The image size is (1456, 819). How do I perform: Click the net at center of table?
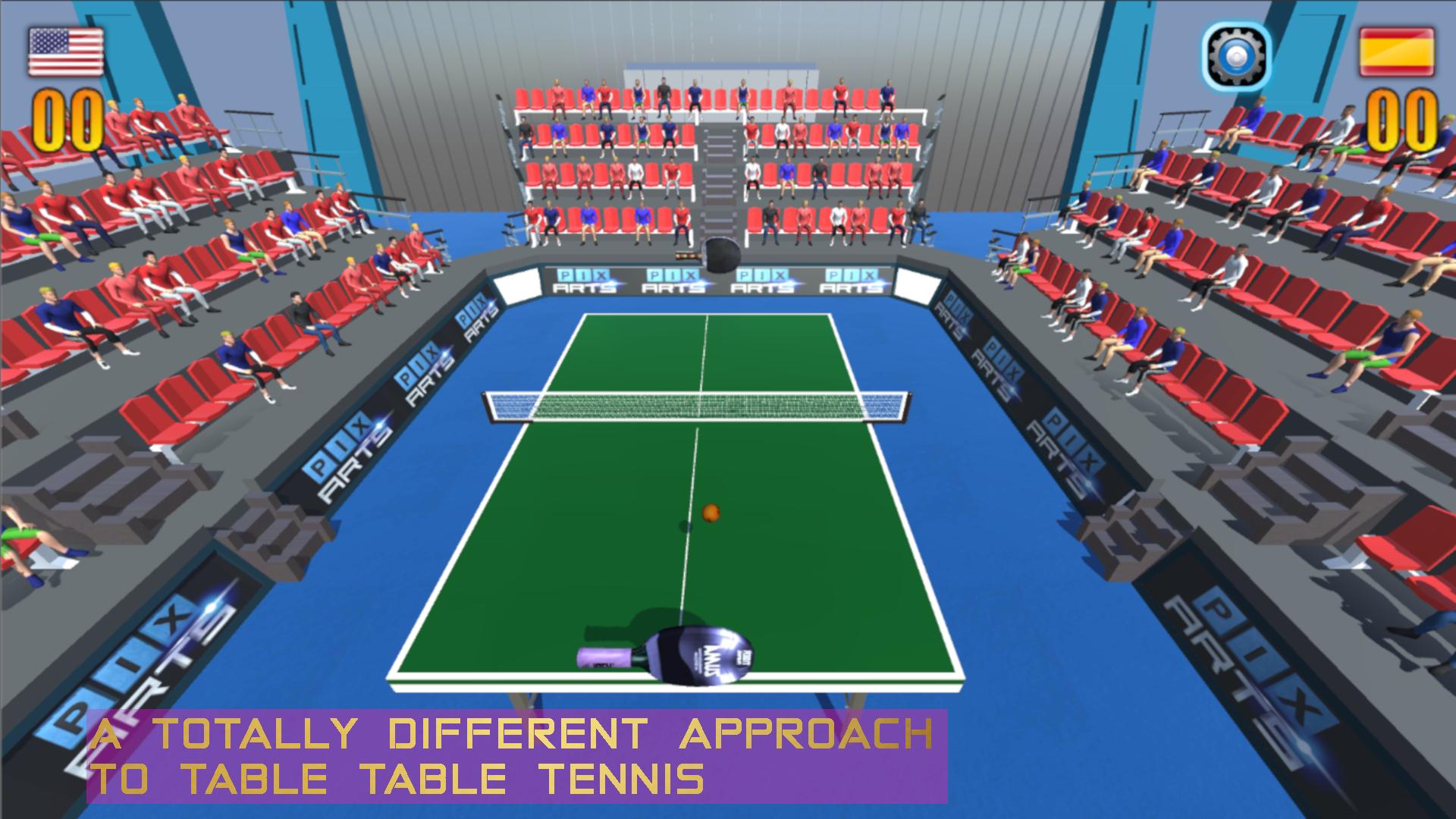pyautogui.click(x=698, y=406)
